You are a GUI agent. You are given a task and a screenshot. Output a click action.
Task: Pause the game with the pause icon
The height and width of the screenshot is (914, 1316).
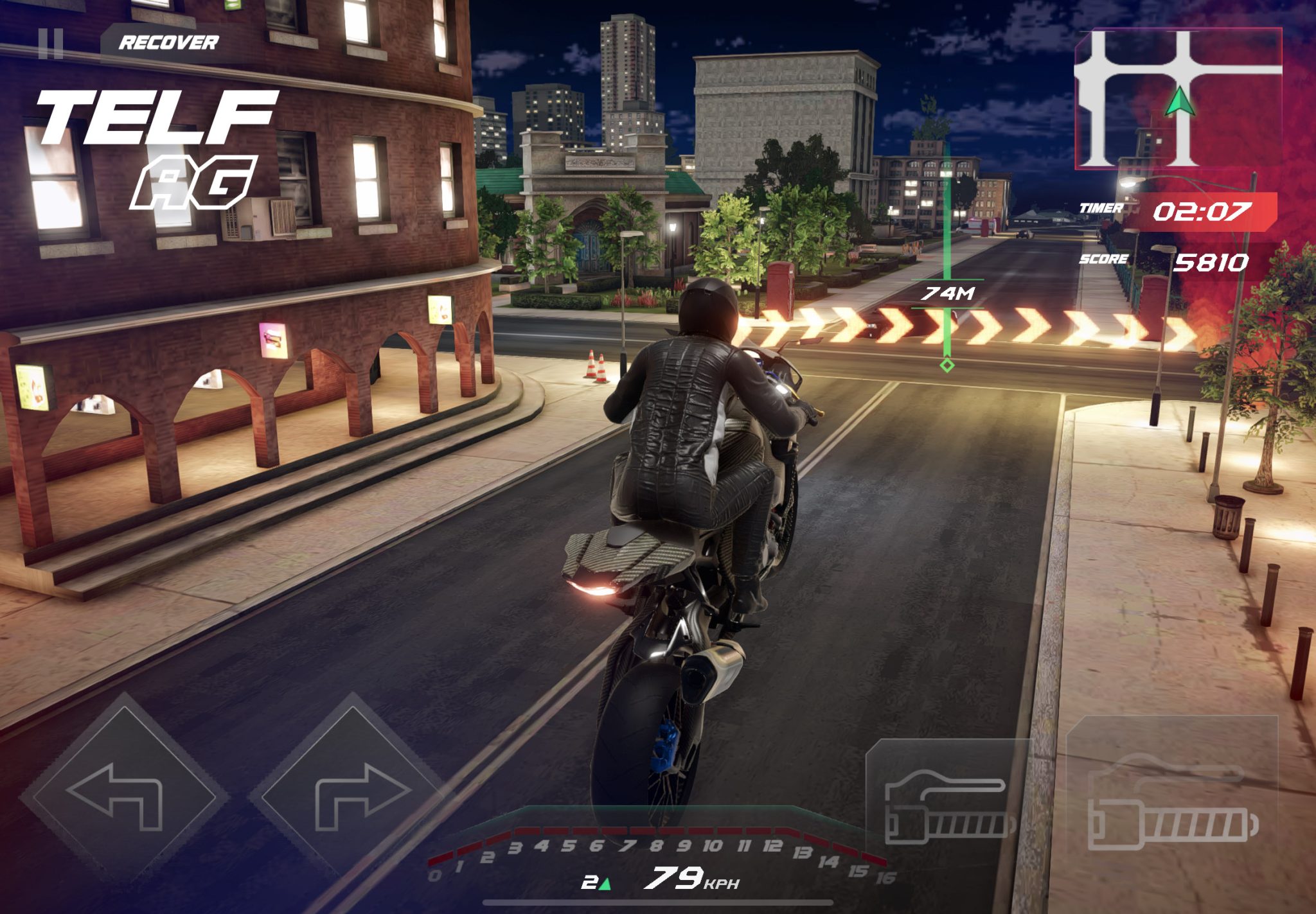[50, 44]
